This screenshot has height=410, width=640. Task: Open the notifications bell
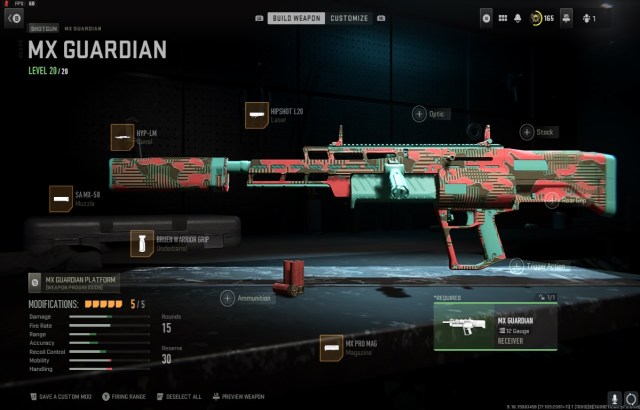[x=518, y=18]
